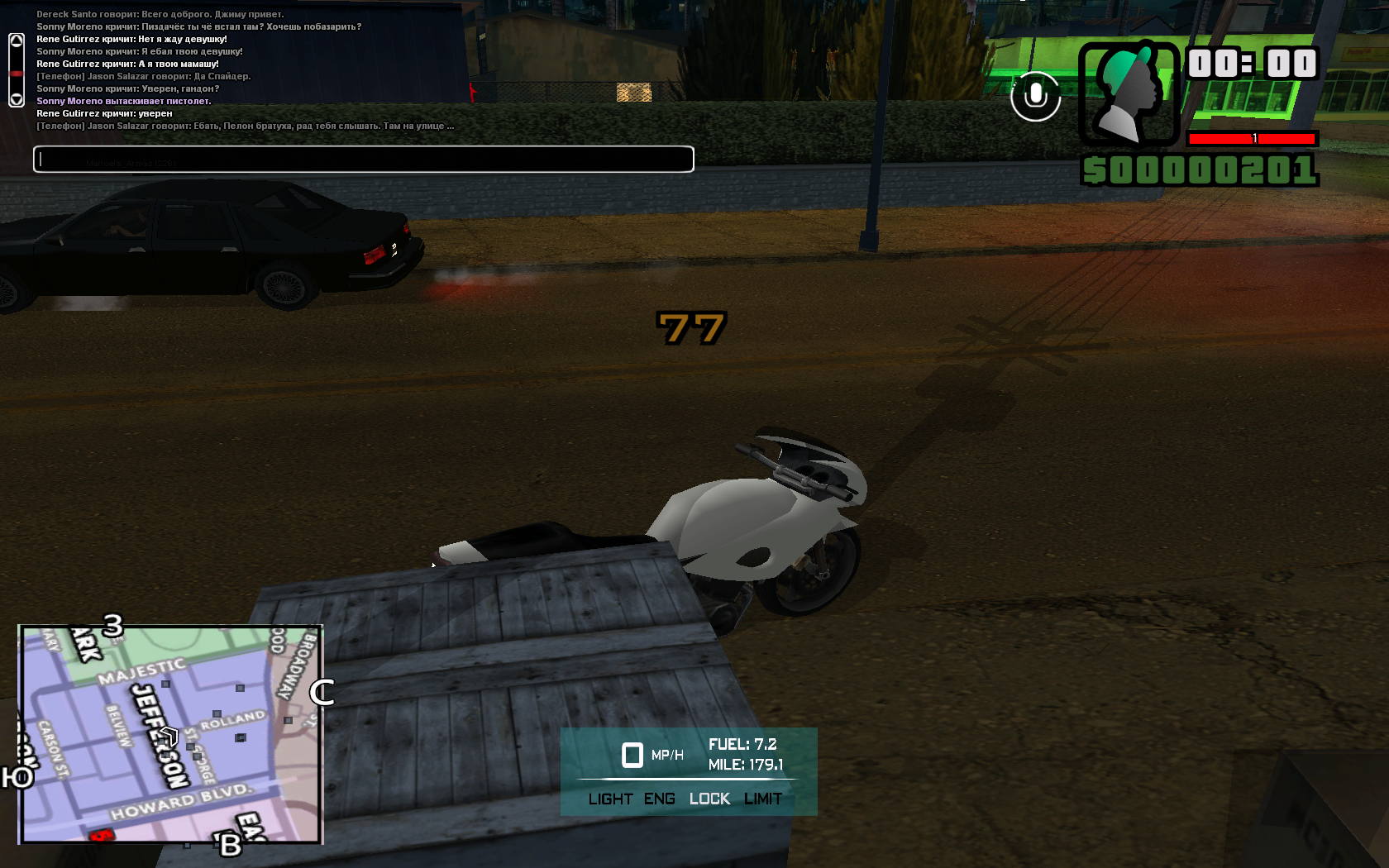
Task: Open the Jefferson area minimap
Action: click(x=170, y=734)
